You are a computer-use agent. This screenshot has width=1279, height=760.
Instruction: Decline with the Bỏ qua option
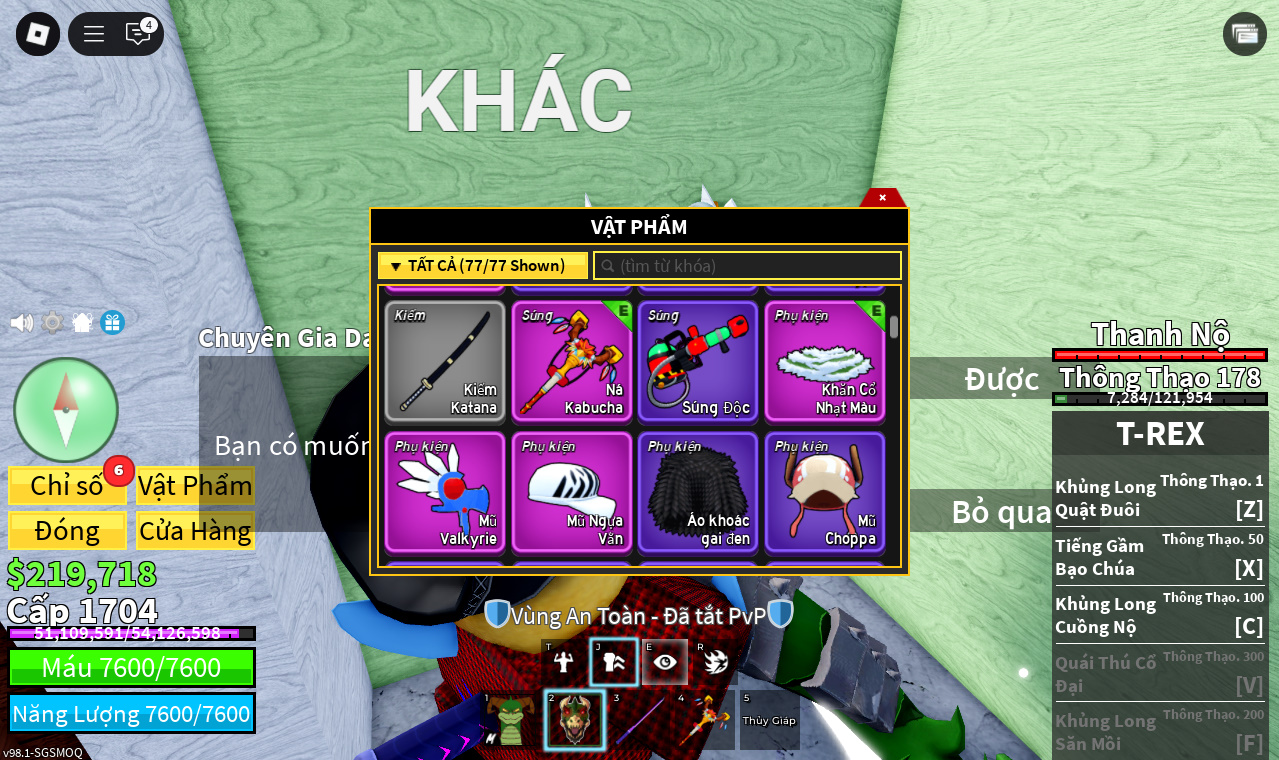[x=1001, y=511]
